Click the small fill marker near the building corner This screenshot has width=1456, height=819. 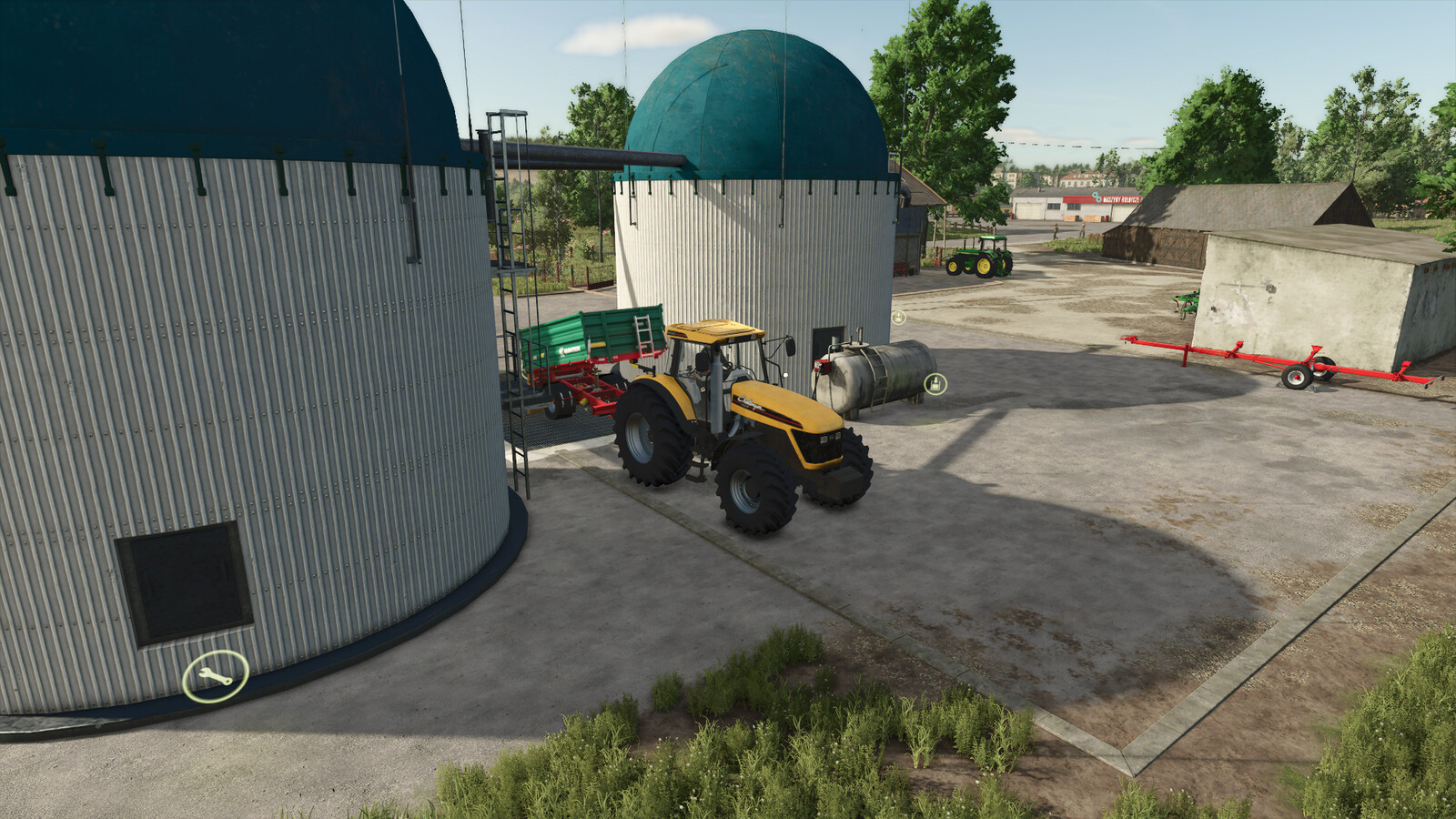click(898, 318)
